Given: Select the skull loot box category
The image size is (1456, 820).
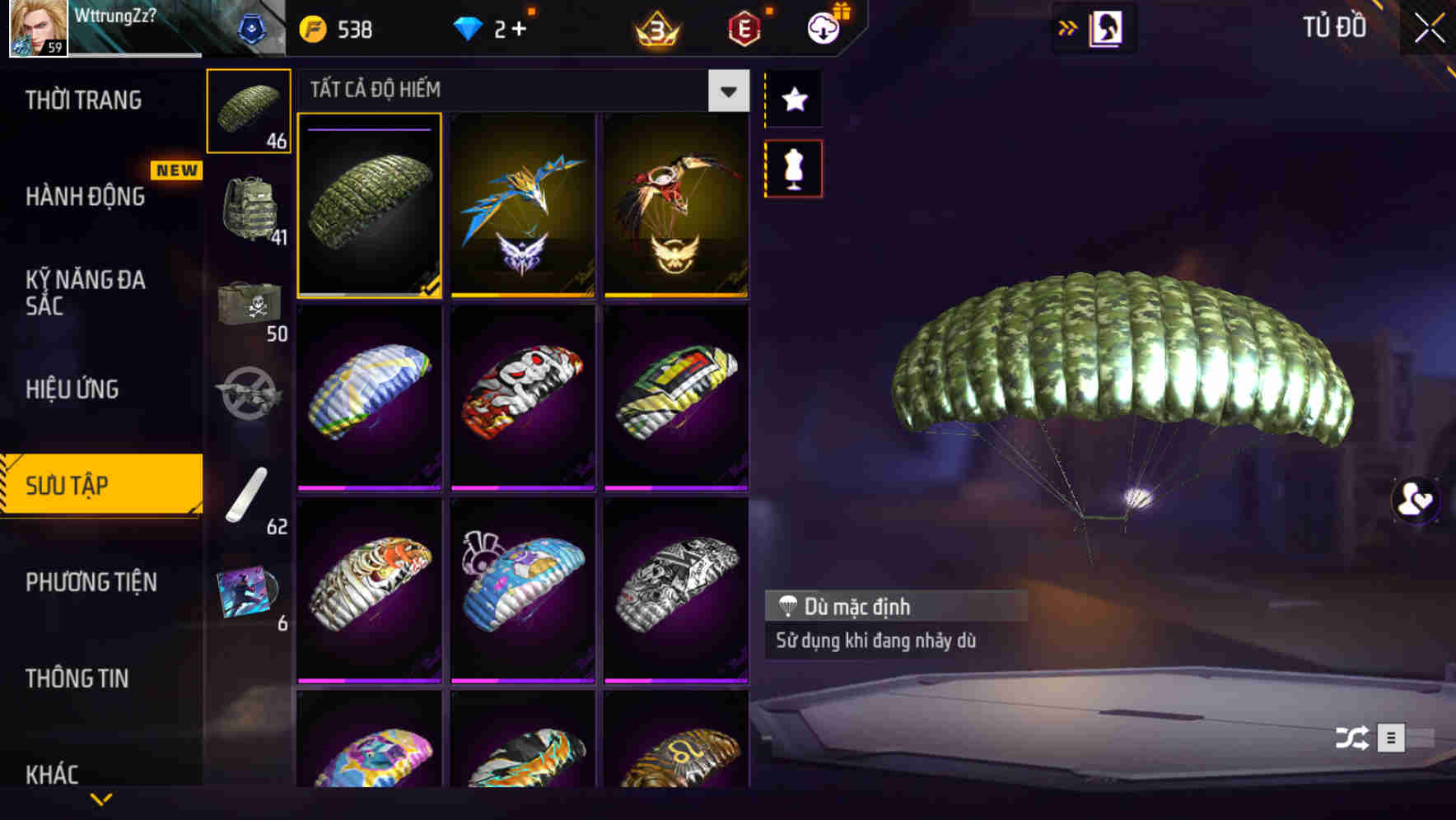Looking at the screenshot, I should (250, 305).
